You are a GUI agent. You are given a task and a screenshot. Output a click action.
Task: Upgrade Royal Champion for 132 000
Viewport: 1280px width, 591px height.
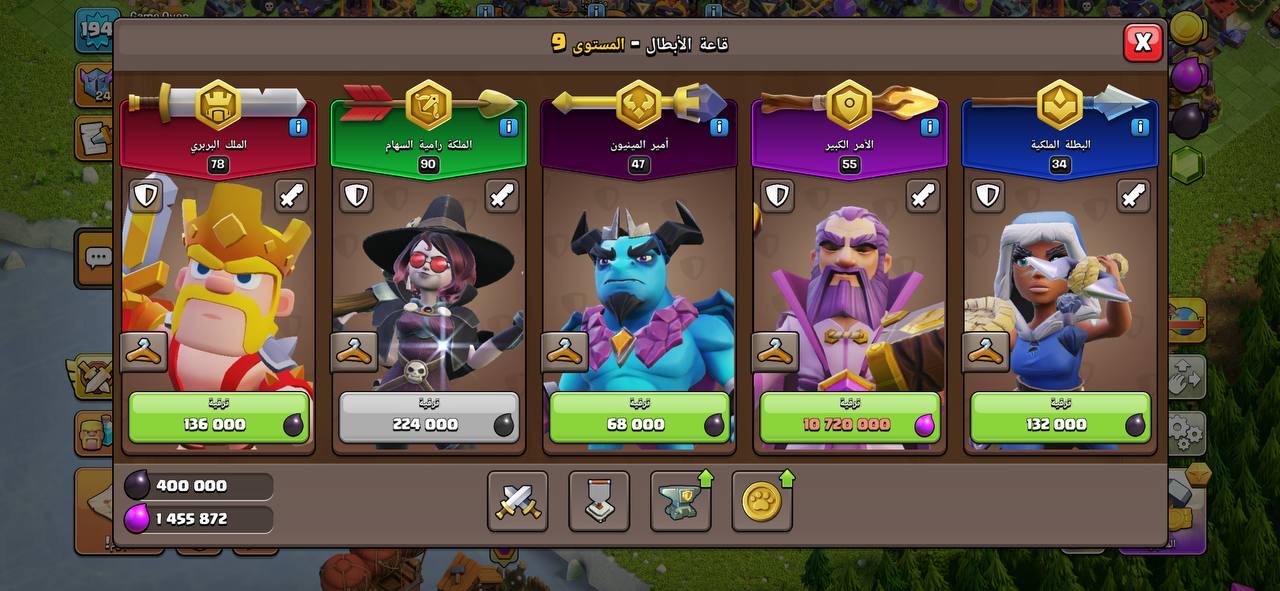(1060, 417)
